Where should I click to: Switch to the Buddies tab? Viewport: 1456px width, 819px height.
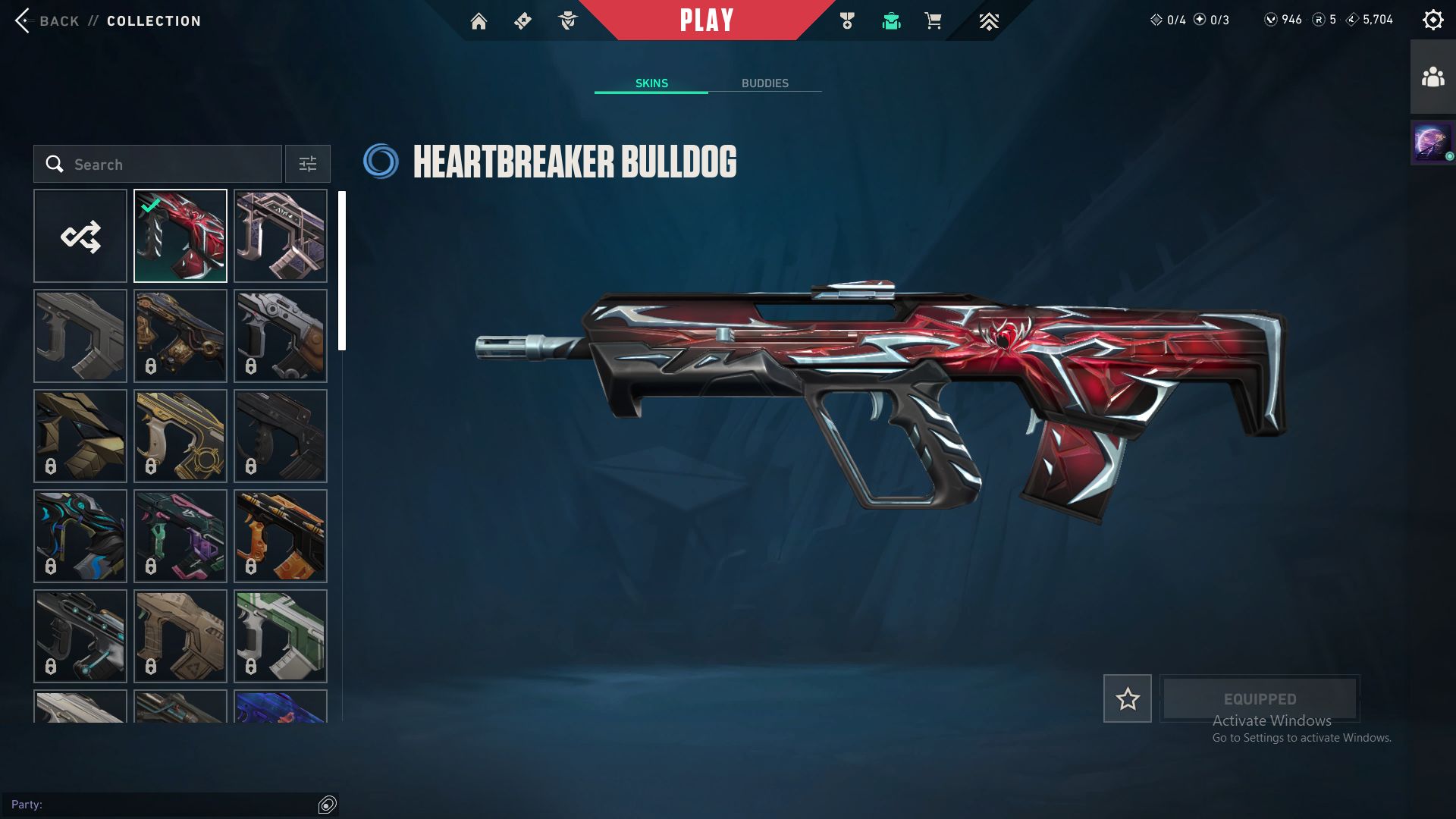pos(764,83)
